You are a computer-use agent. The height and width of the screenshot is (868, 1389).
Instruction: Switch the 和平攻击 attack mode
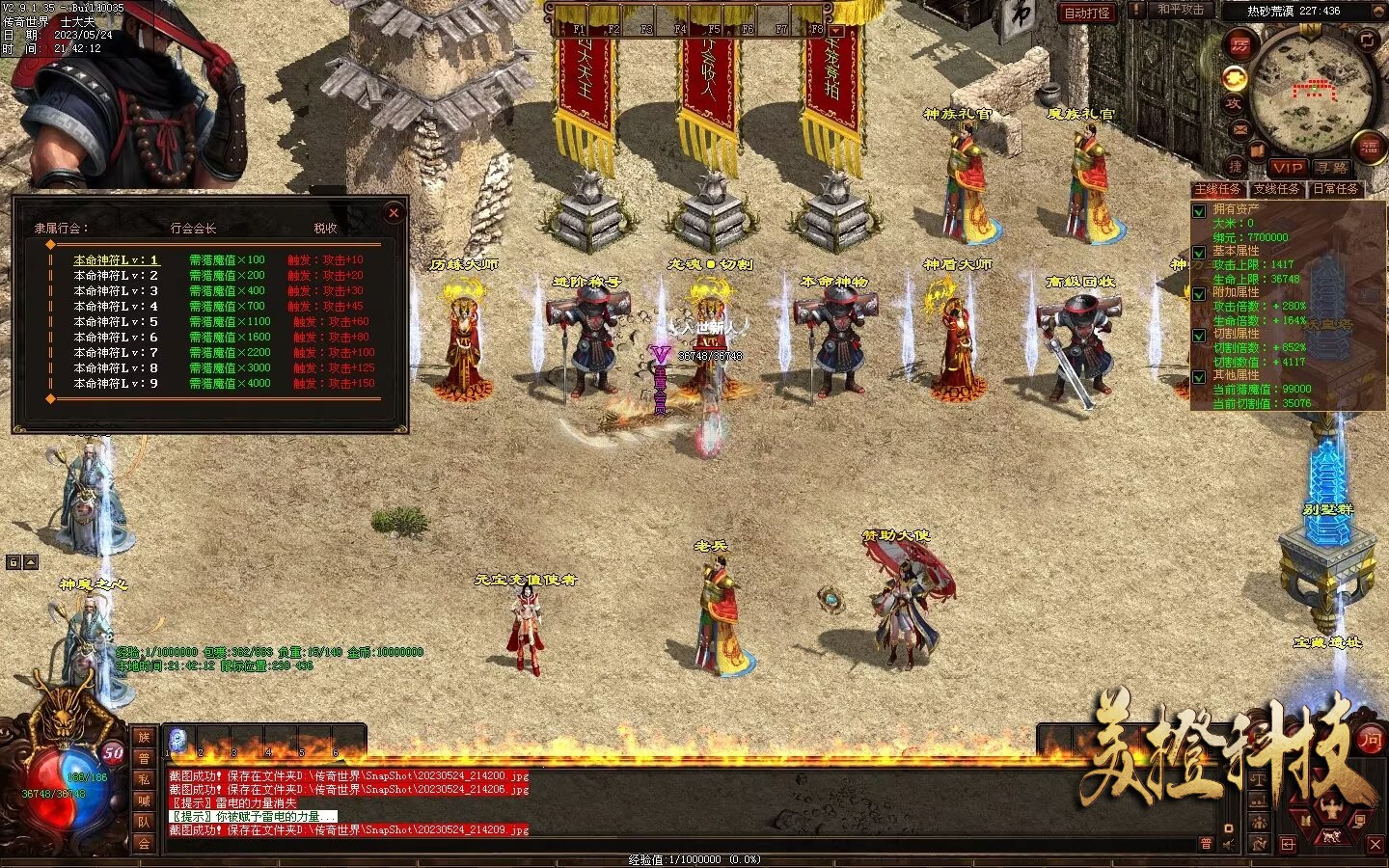(x=1179, y=10)
